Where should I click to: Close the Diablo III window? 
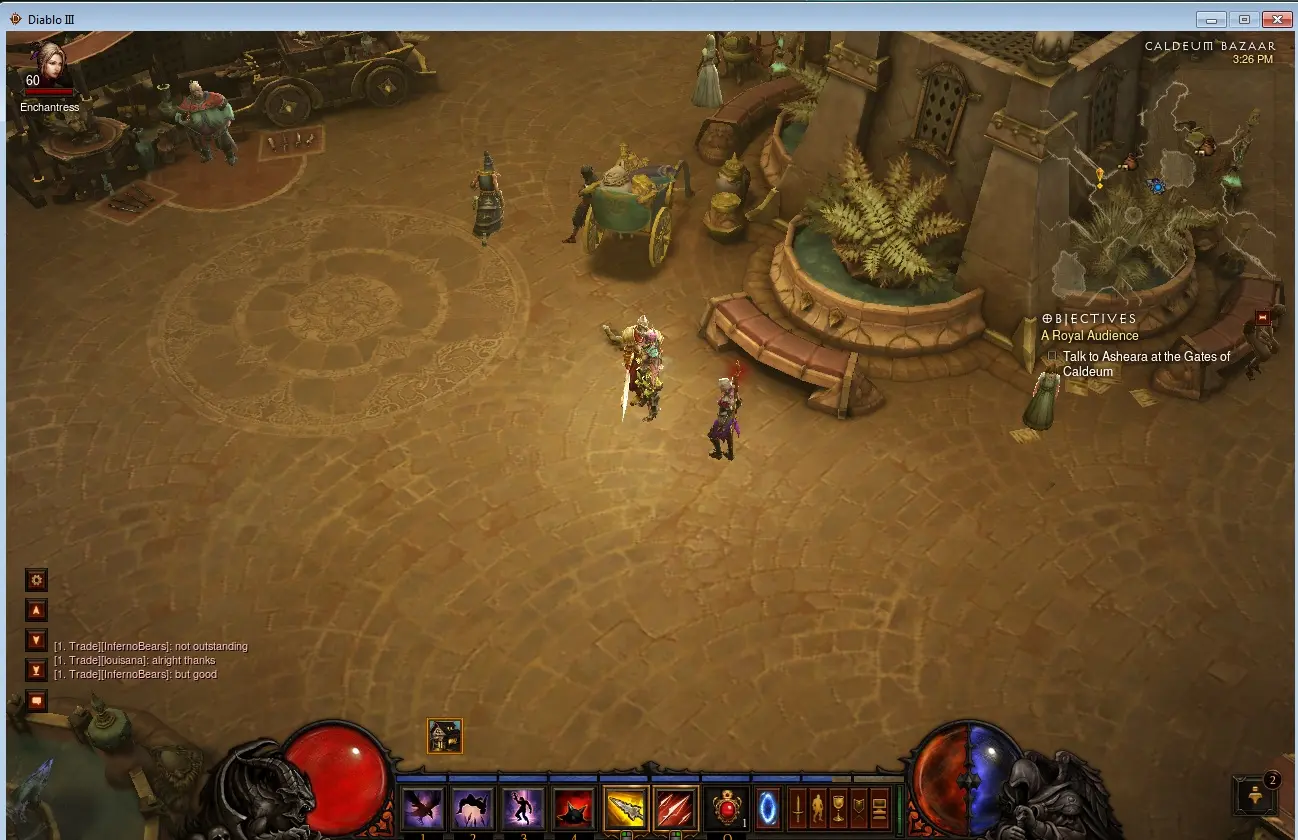(x=1277, y=19)
